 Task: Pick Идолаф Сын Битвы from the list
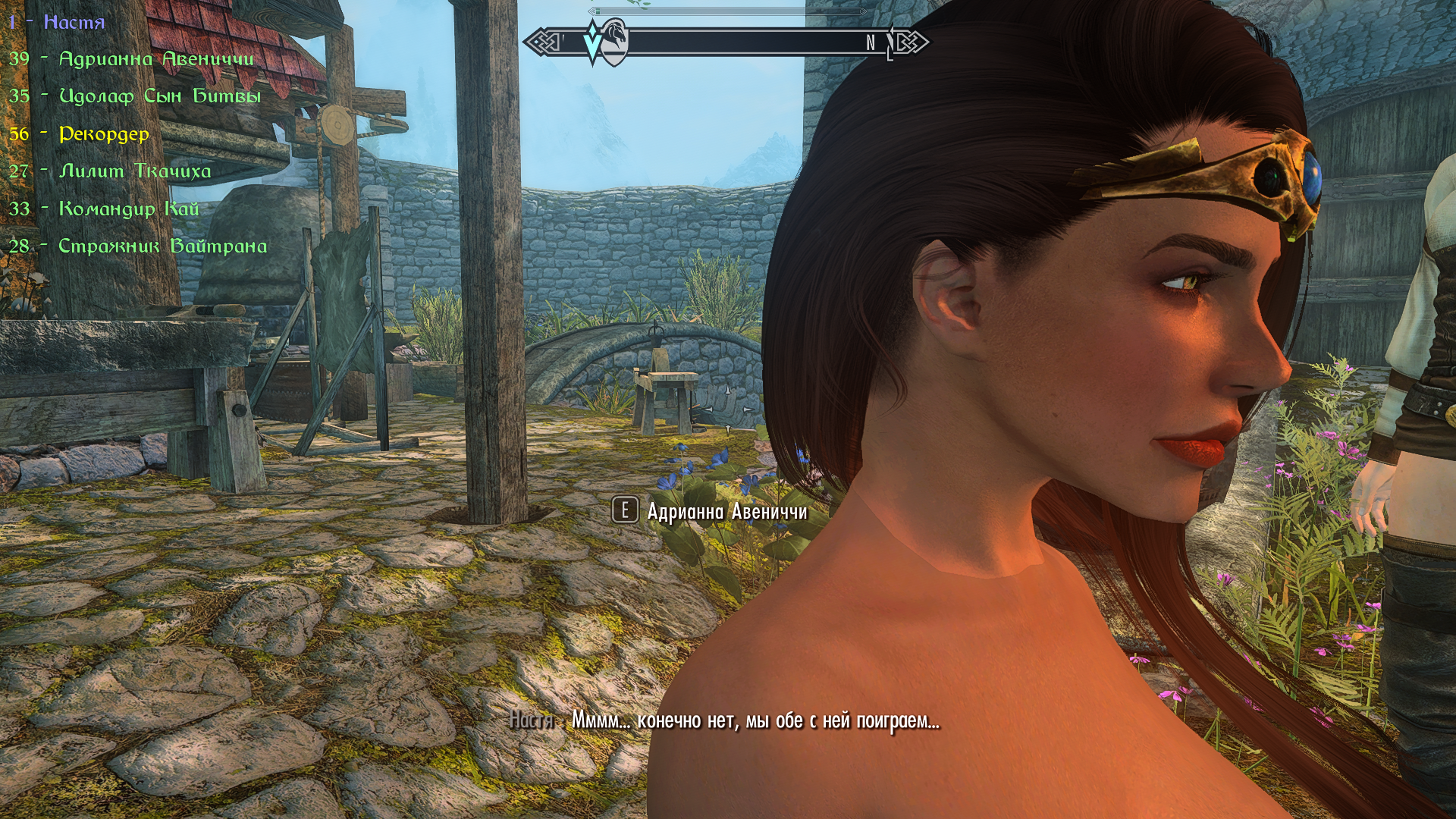pyautogui.click(x=159, y=96)
